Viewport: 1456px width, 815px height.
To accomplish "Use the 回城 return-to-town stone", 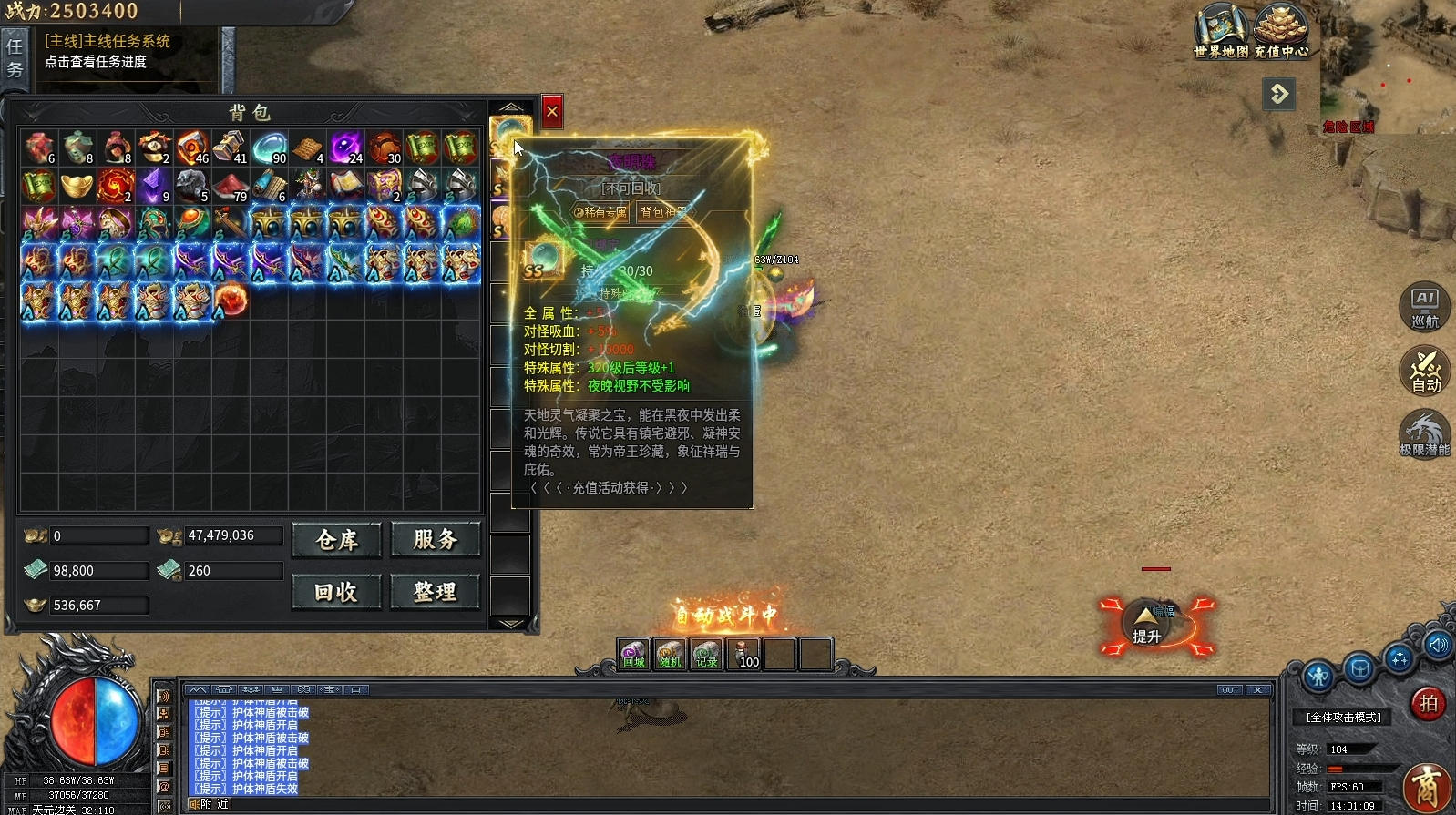I will [633, 654].
